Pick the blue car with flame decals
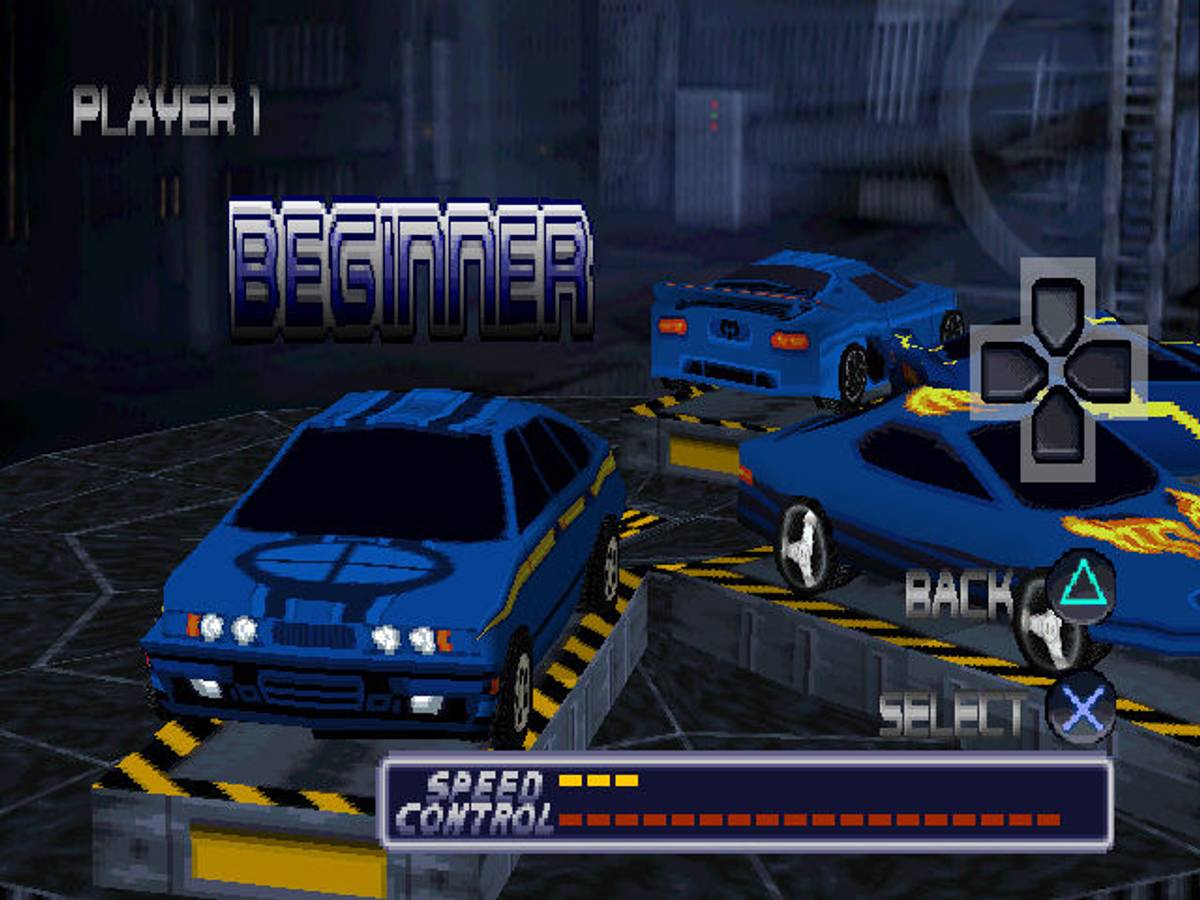The image size is (1200, 900). point(900,490)
